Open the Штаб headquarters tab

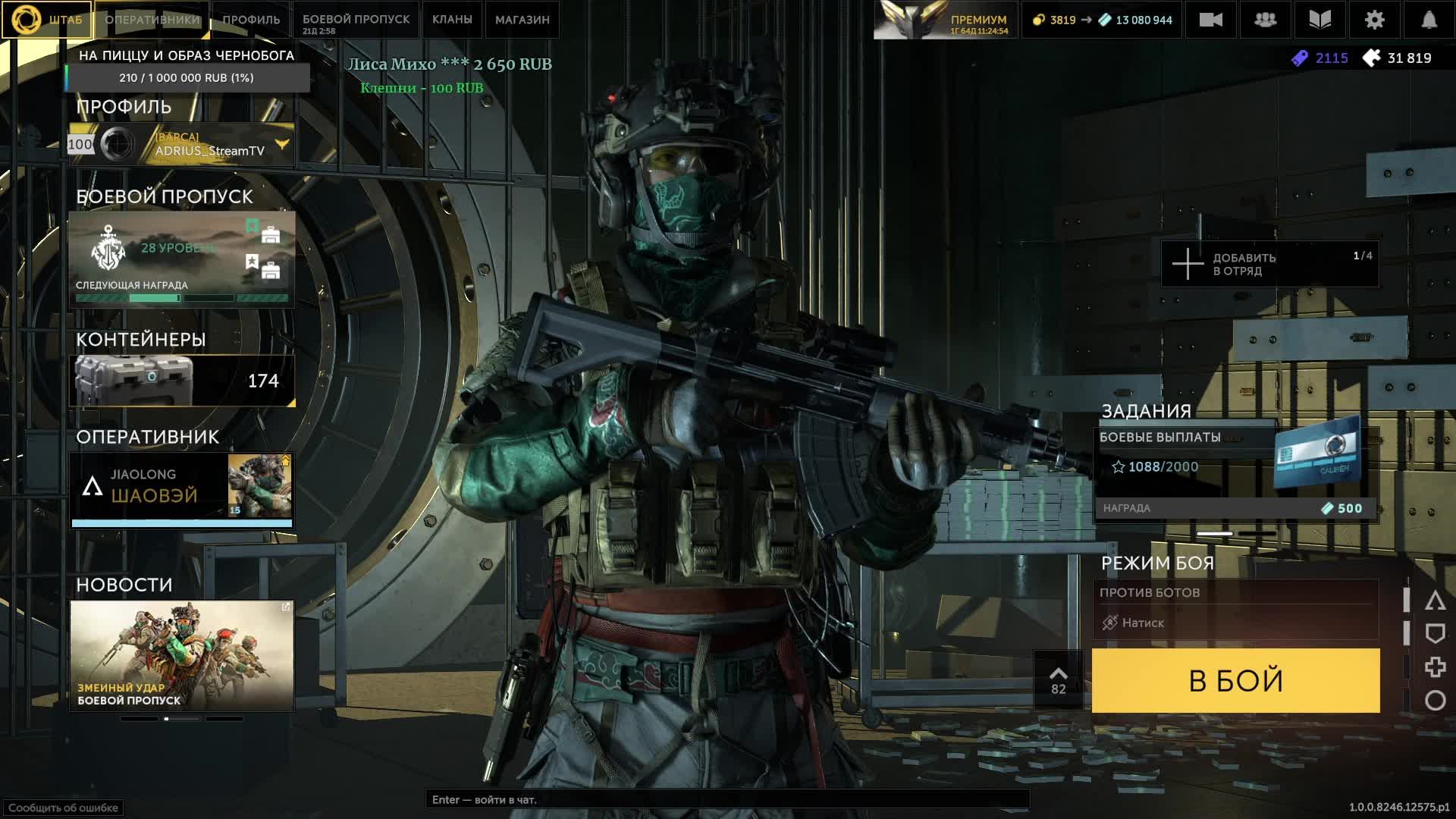click(x=47, y=20)
